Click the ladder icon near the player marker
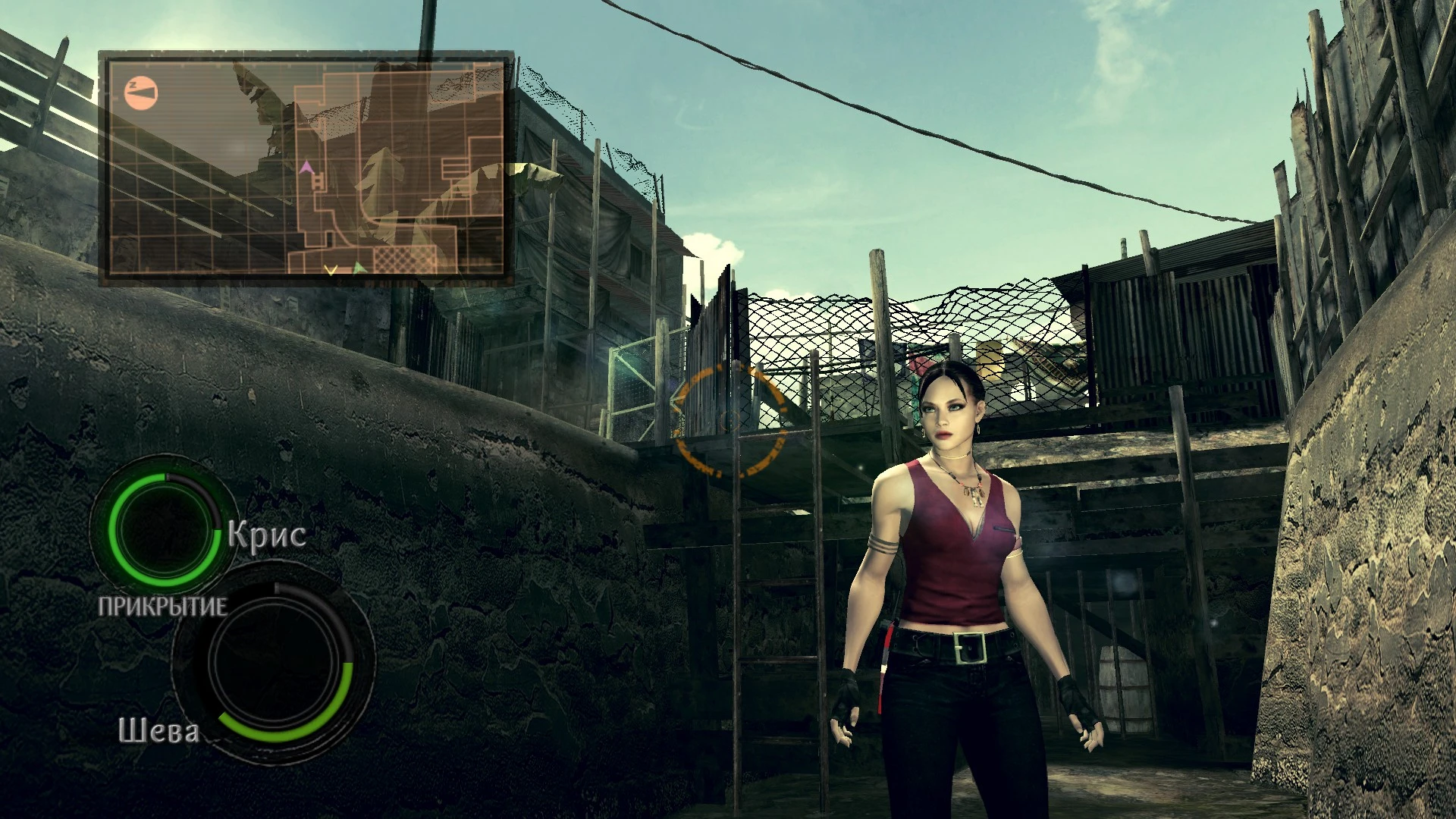Viewport: 1456px width, 819px height. (318, 180)
